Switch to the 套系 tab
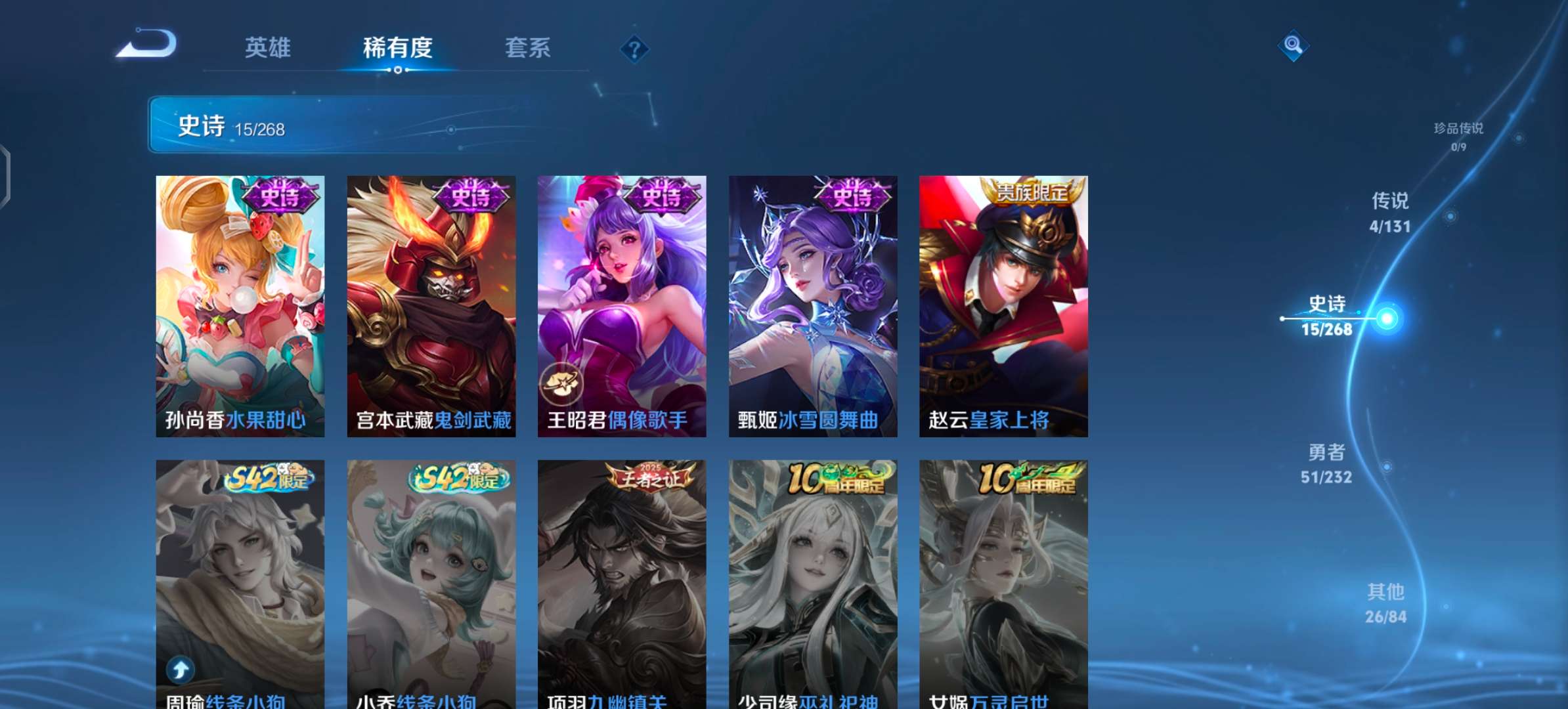Screen dimensions: 1568x709 pos(529,49)
